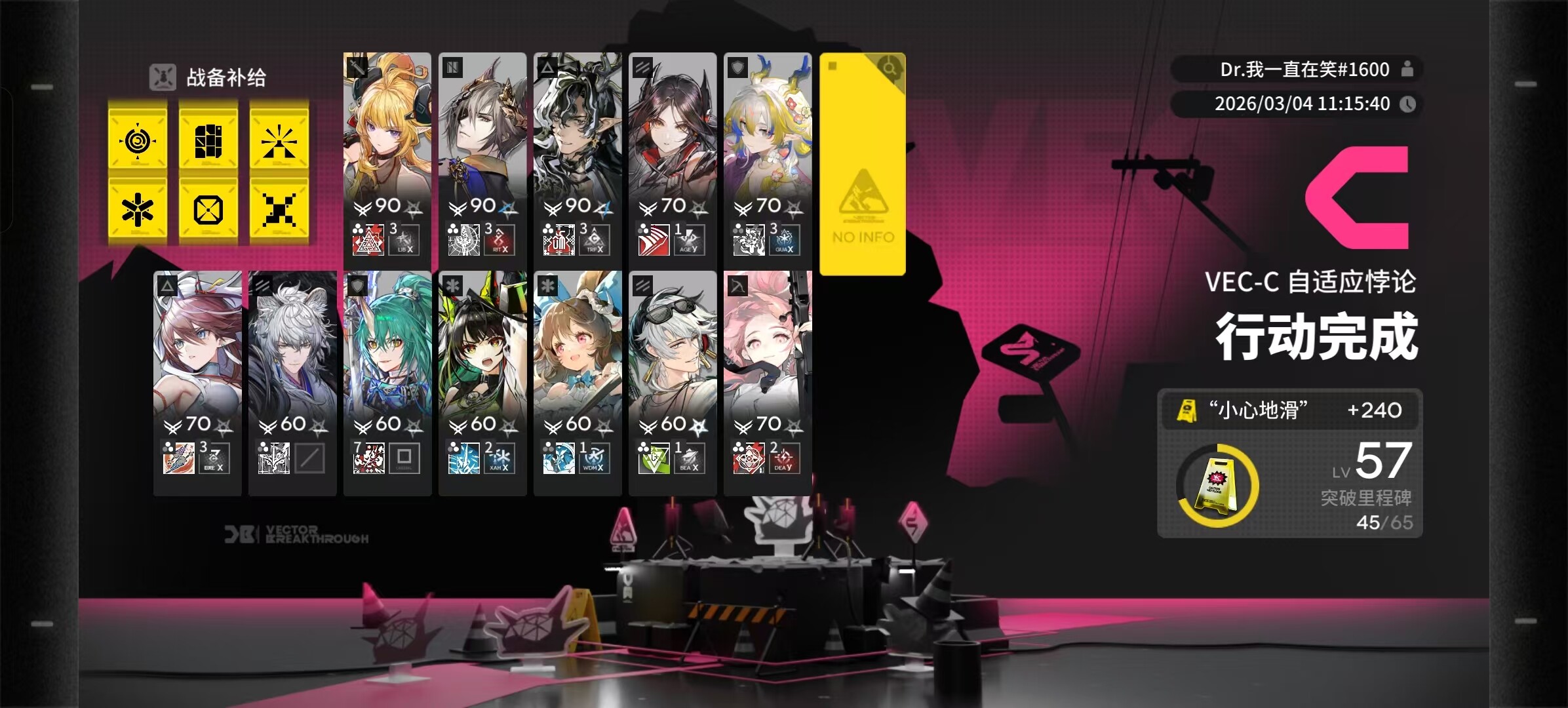Choose the white-and-yellow-haired dragon operator card
1568x708 pixels.
point(768,157)
